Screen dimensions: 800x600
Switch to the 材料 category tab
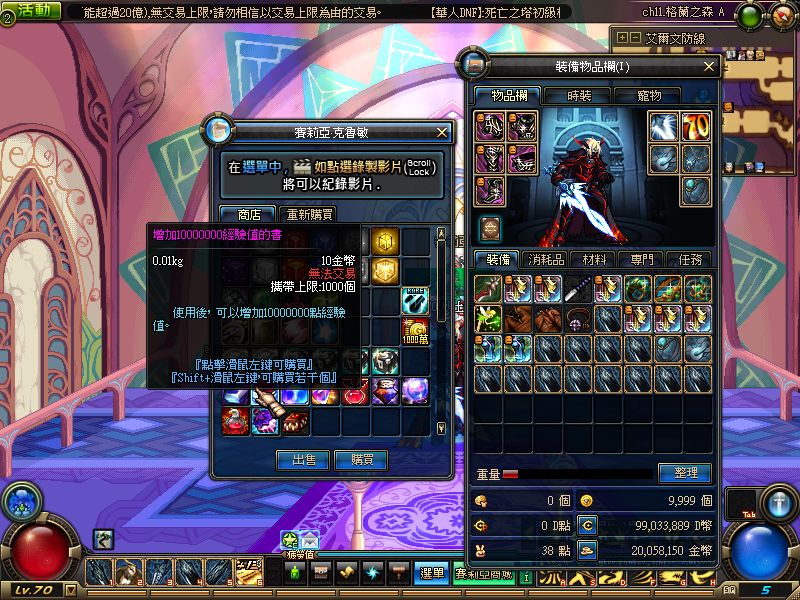(594, 259)
